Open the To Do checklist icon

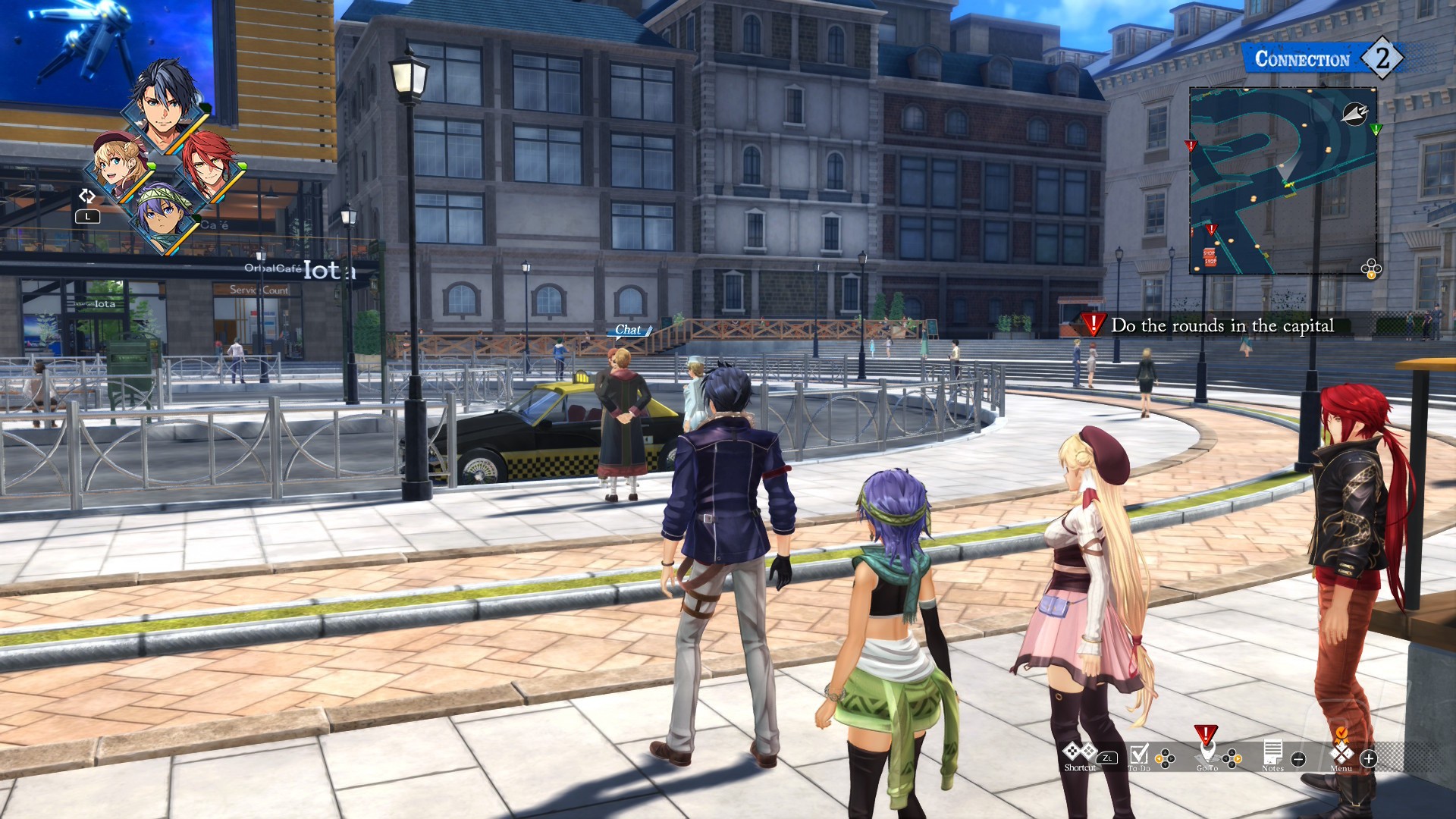(x=1139, y=755)
